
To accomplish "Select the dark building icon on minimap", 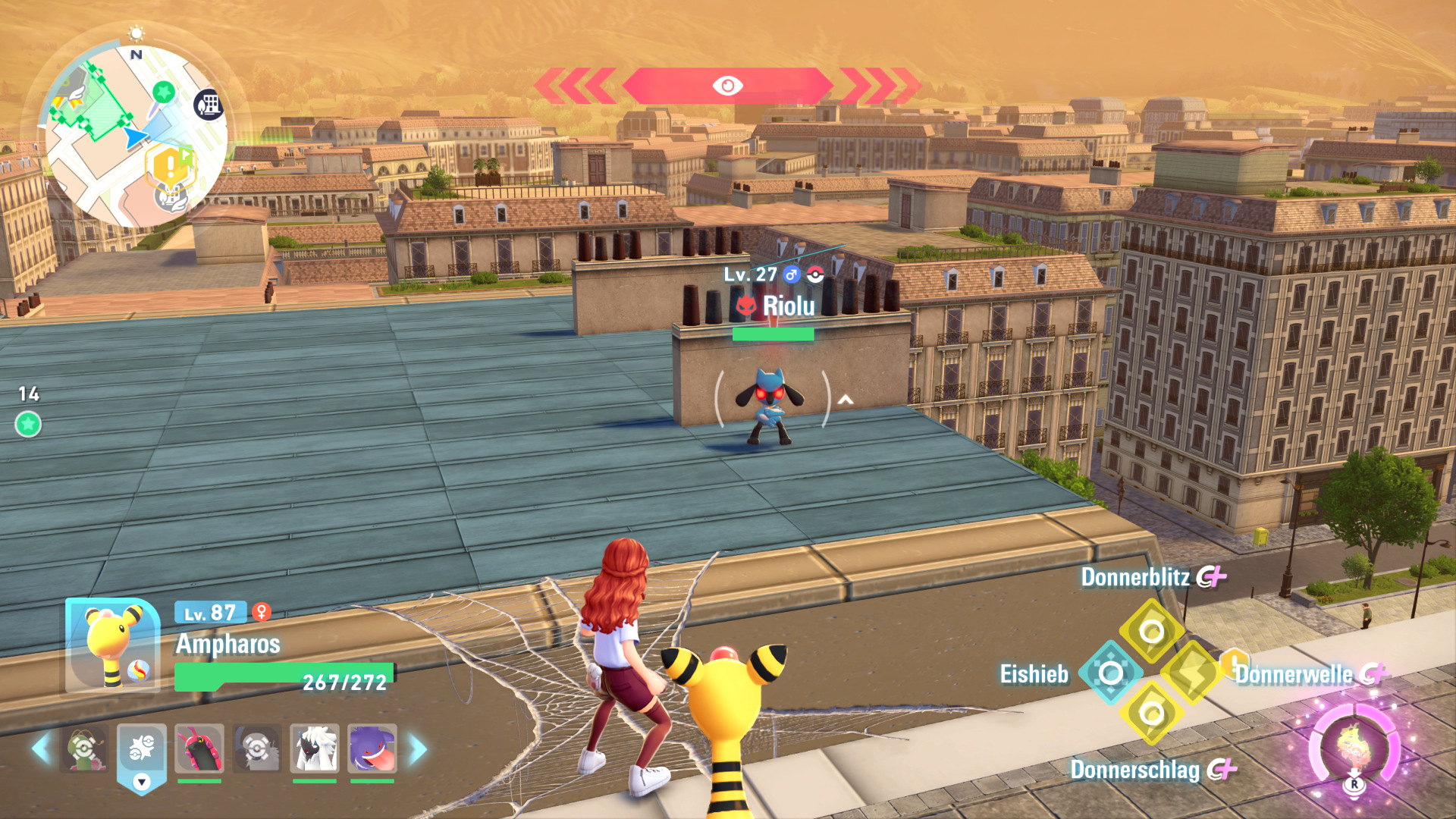I will tap(209, 105).
